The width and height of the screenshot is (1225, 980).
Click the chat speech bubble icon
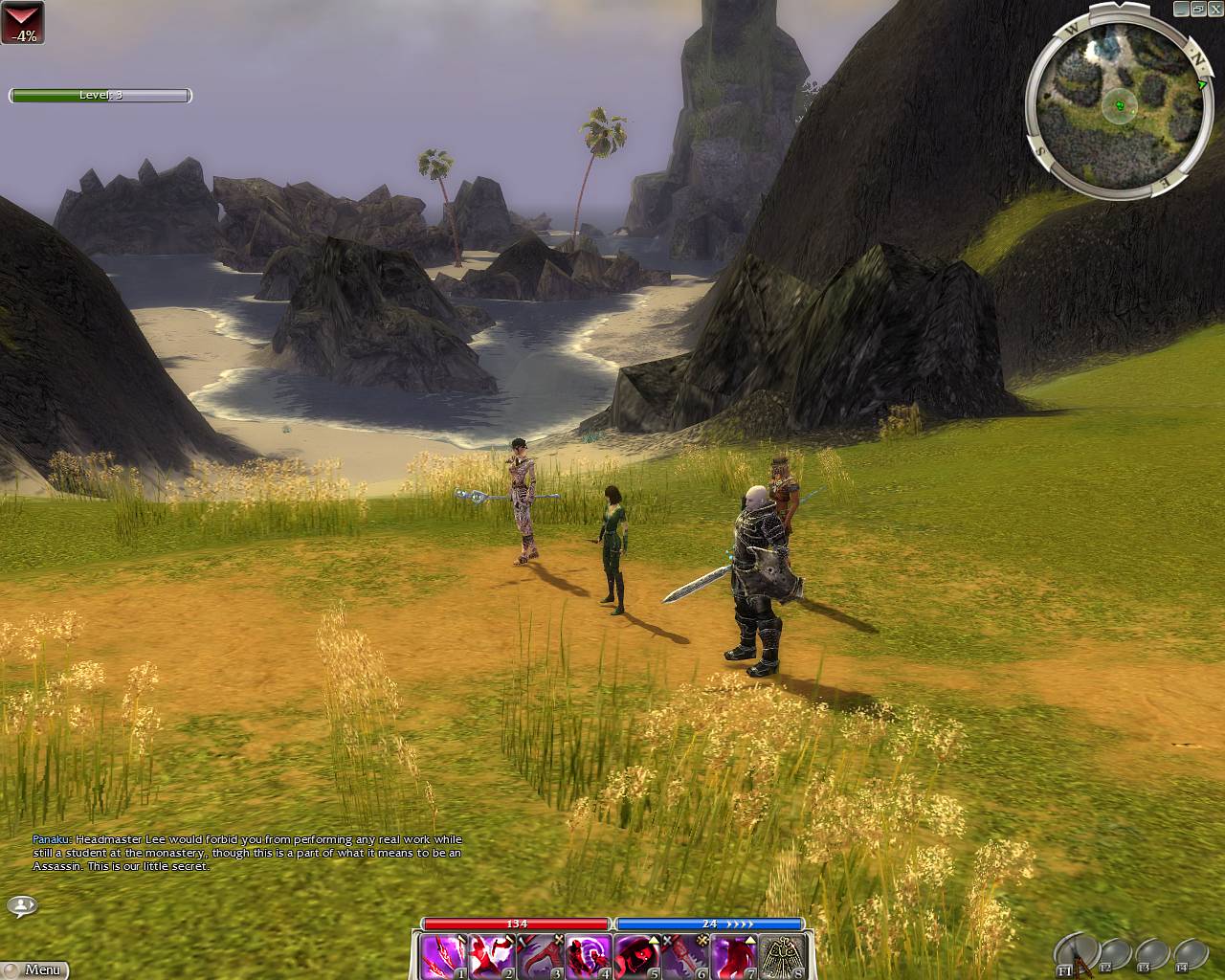pos(21,905)
